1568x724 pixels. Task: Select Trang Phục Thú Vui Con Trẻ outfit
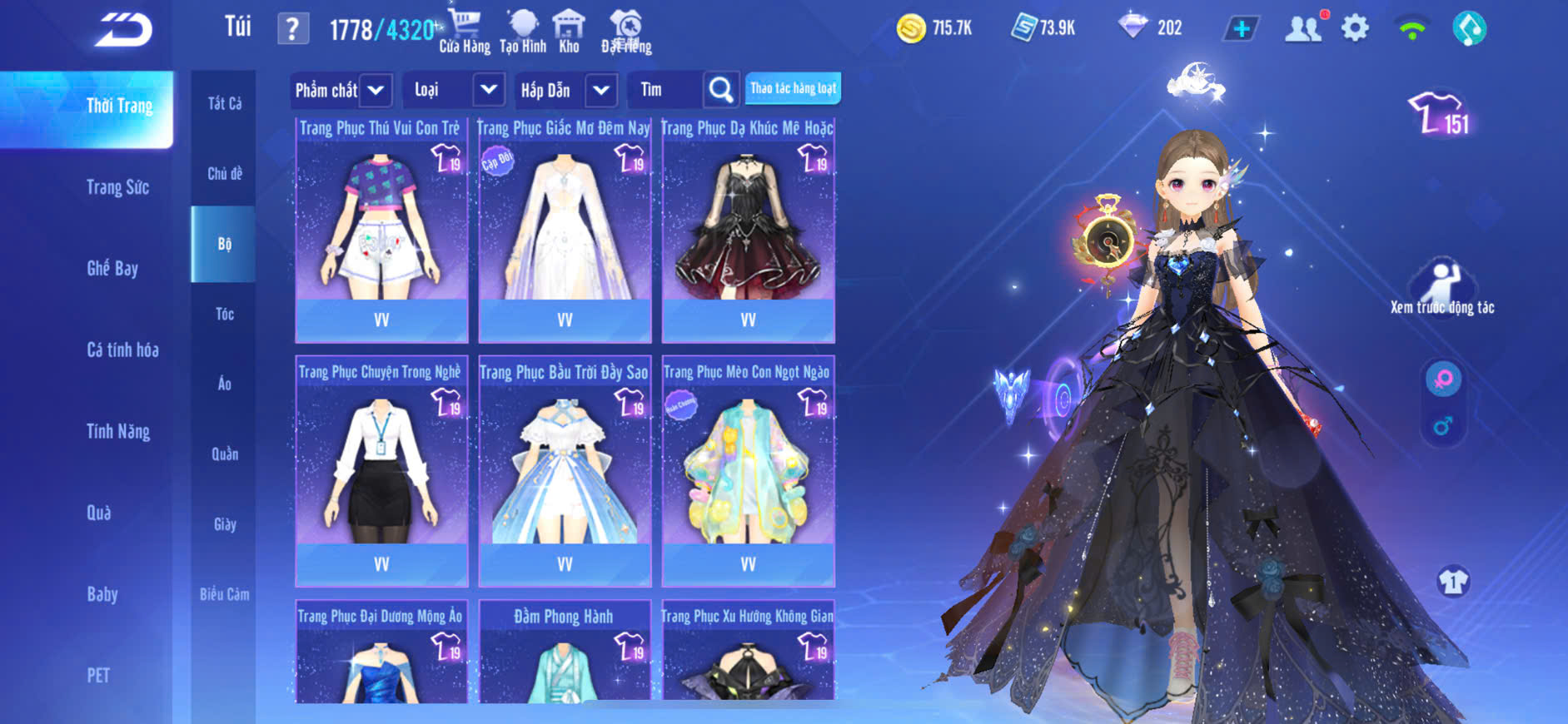click(x=381, y=229)
